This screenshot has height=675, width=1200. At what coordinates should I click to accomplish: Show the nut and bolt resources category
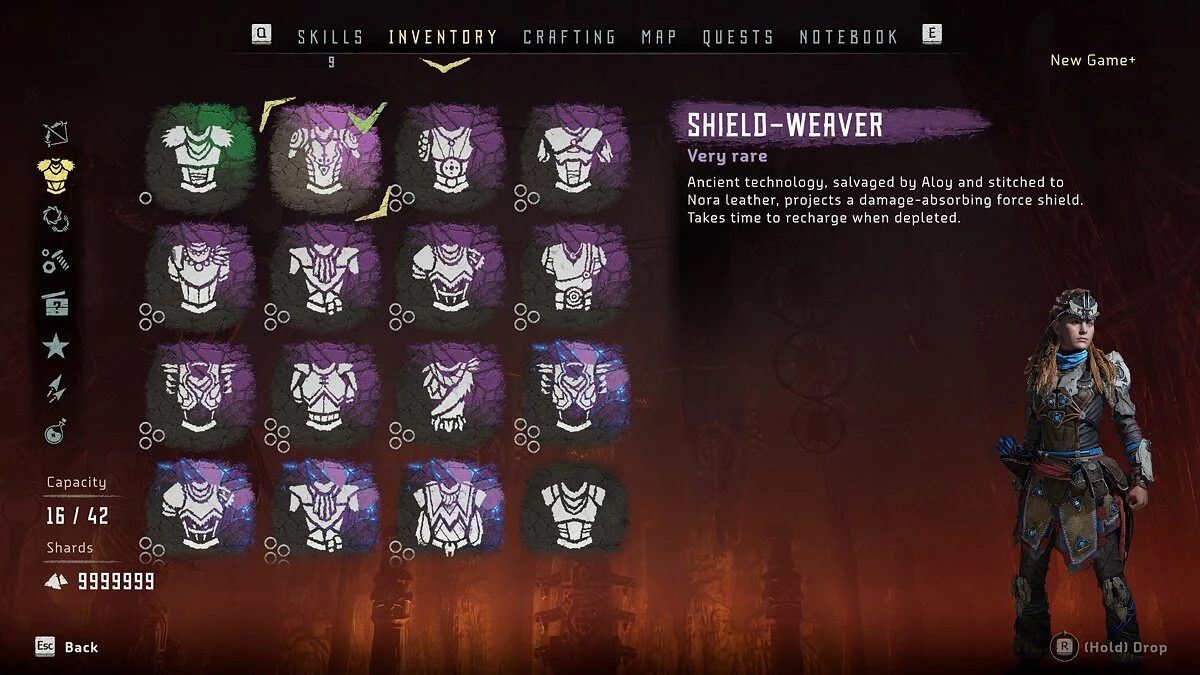point(56,261)
